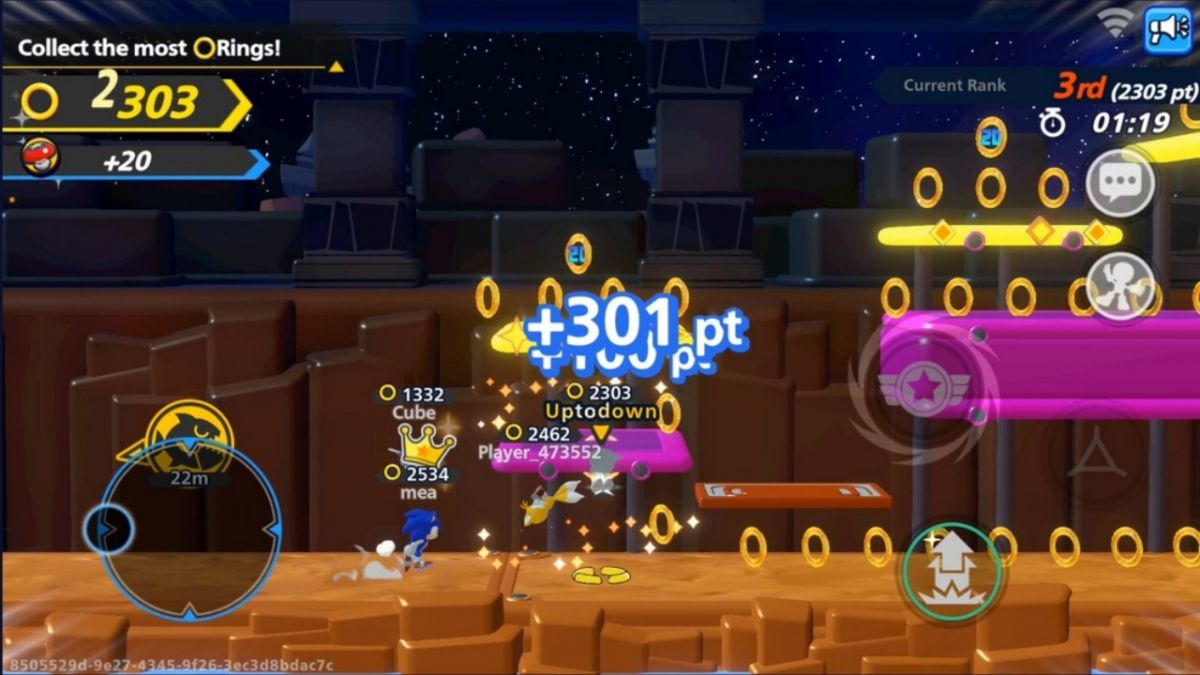Tap the virtual joystick circle
The width and height of the screenshot is (1200, 675).
click(190, 528)
